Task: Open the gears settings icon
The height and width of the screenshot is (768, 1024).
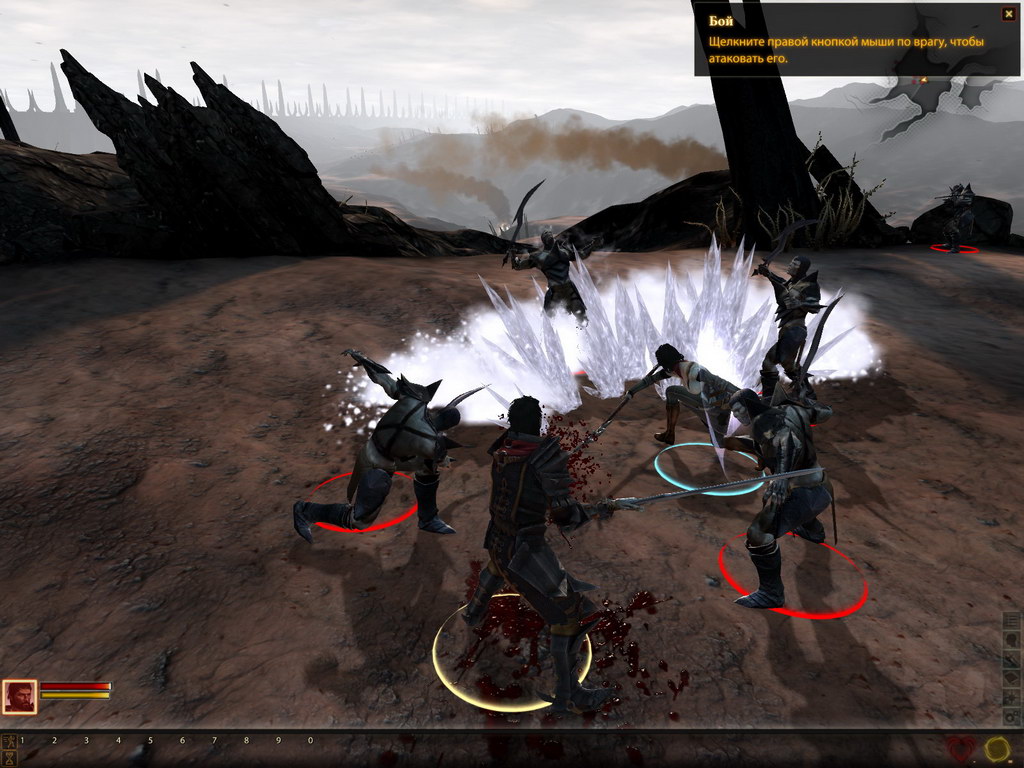Action: [x=1012, y=718]
